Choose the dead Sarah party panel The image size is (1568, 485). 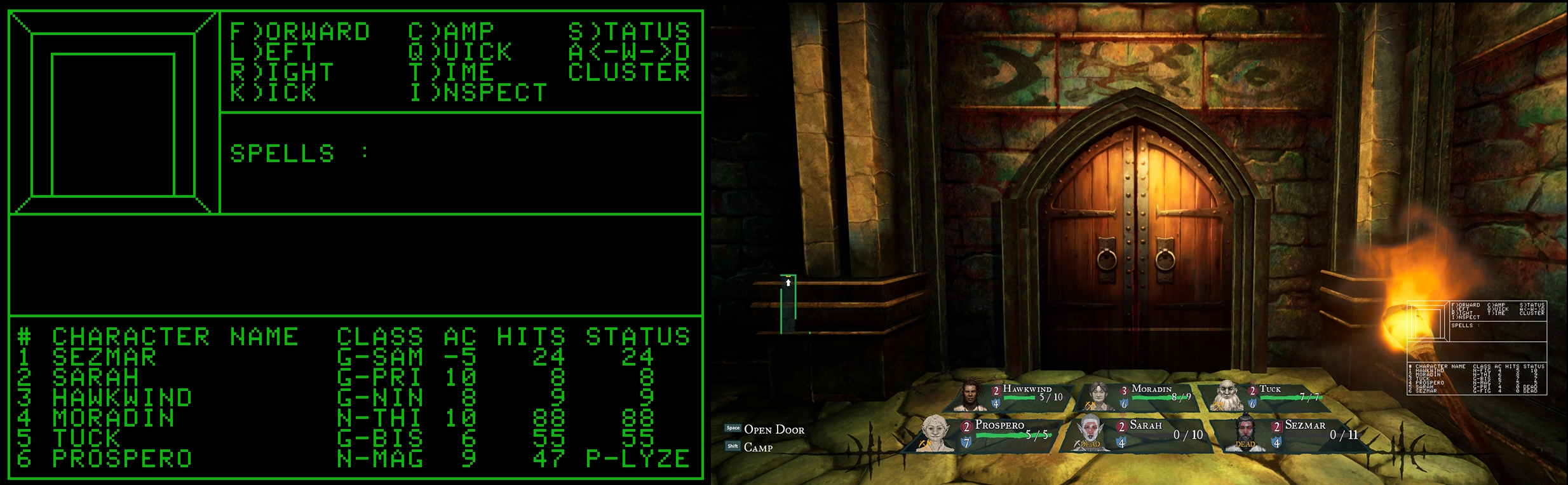tap(1137, 434)
